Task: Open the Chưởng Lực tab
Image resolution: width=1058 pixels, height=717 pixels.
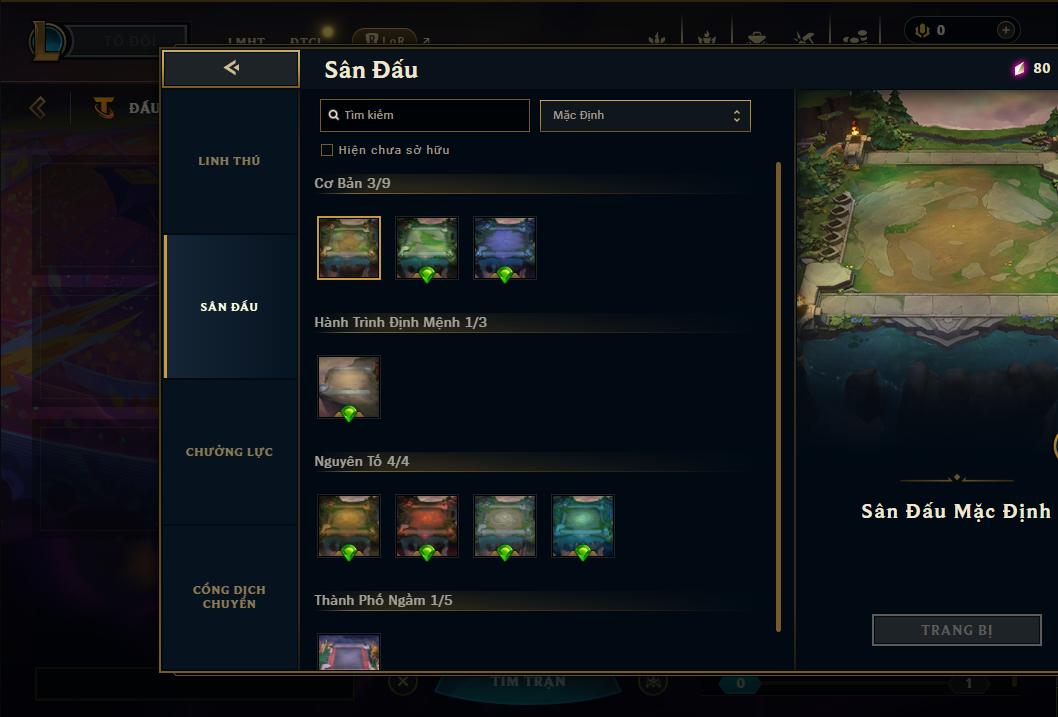Action: click(229, 452)
